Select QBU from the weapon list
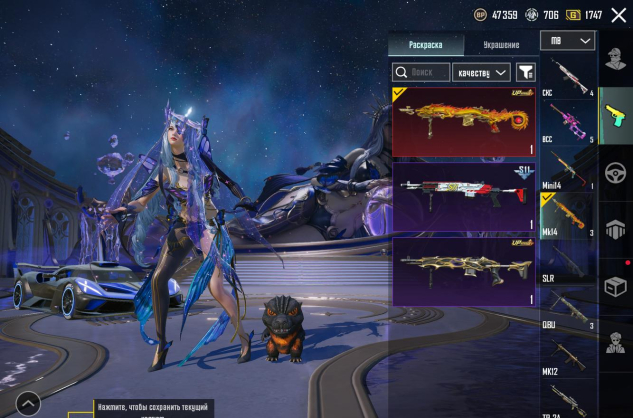 (567, 309)
